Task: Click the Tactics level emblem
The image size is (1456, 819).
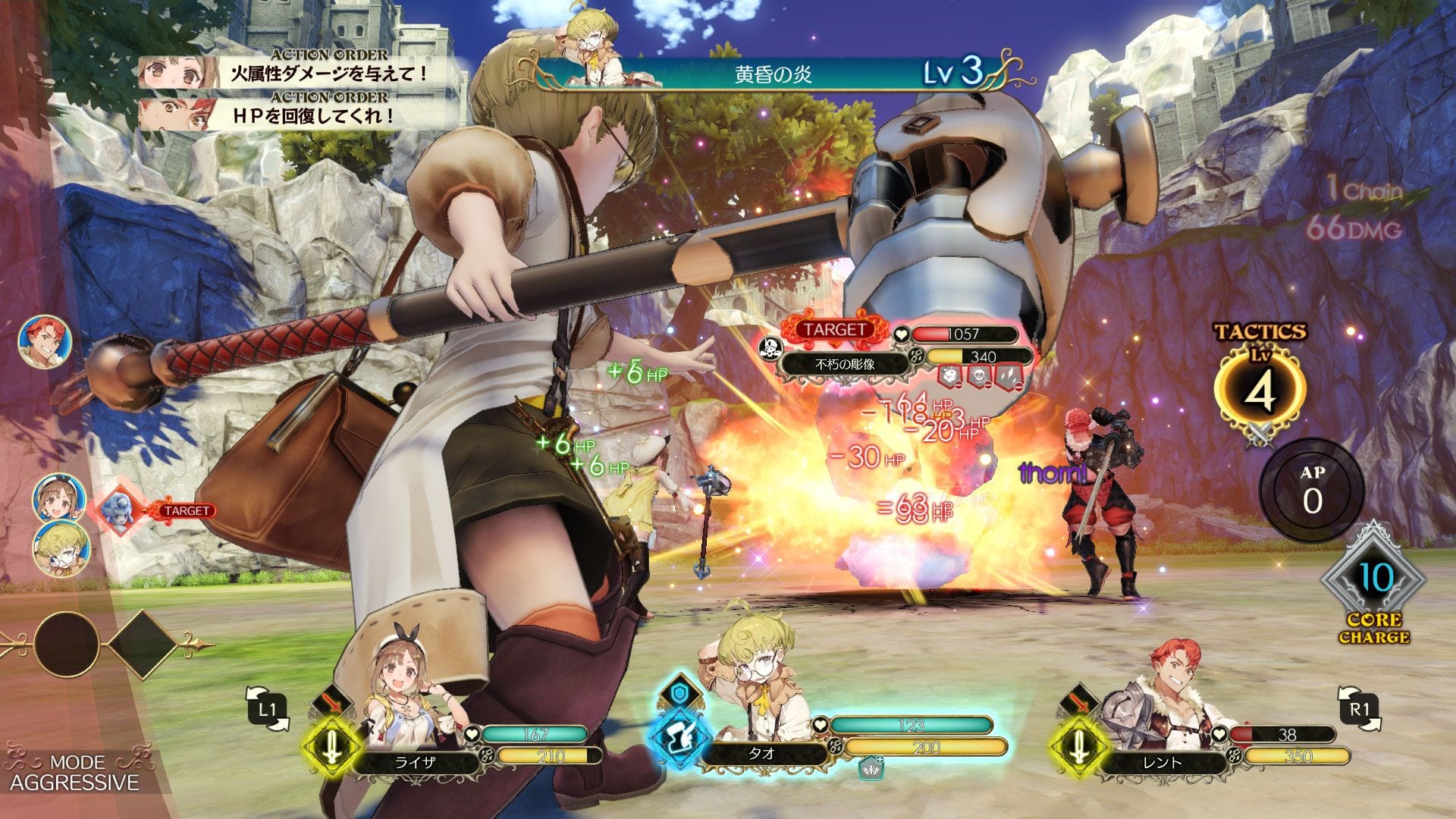Action: 1260,388
